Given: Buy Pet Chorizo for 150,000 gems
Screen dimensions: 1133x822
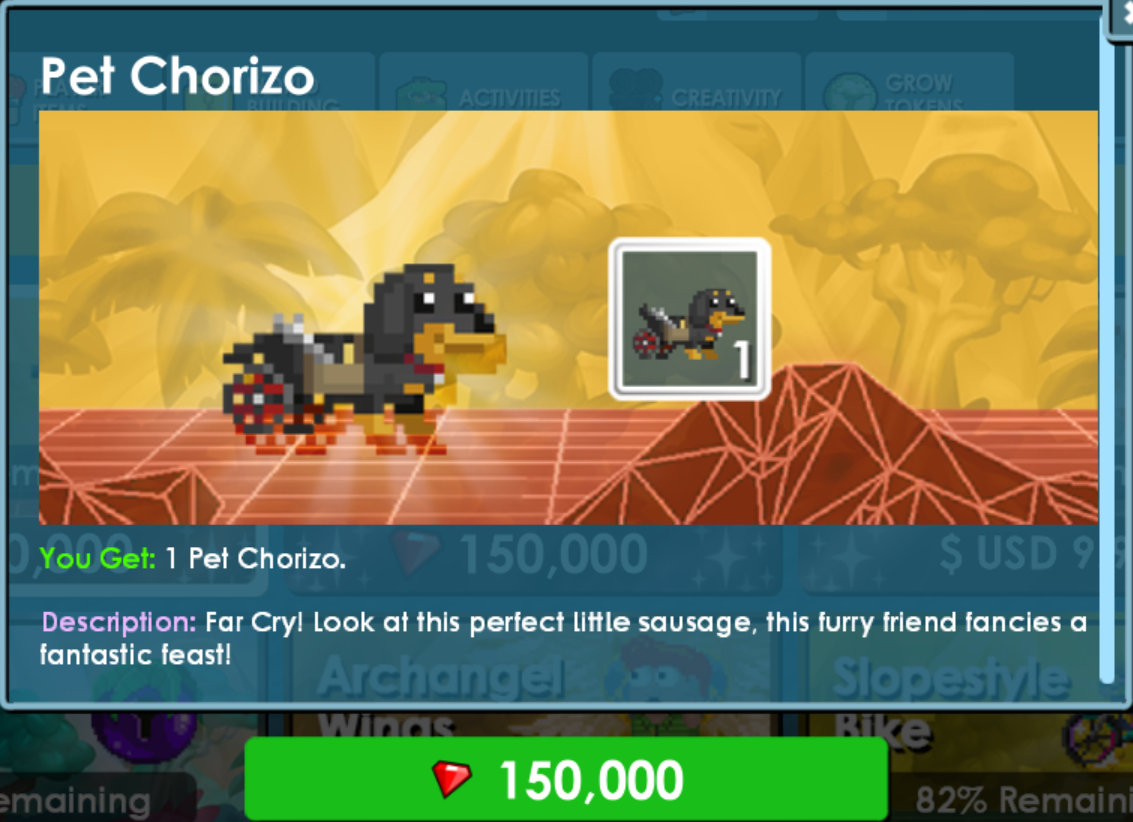Looking at the screenshot, I should pos(566,780).
